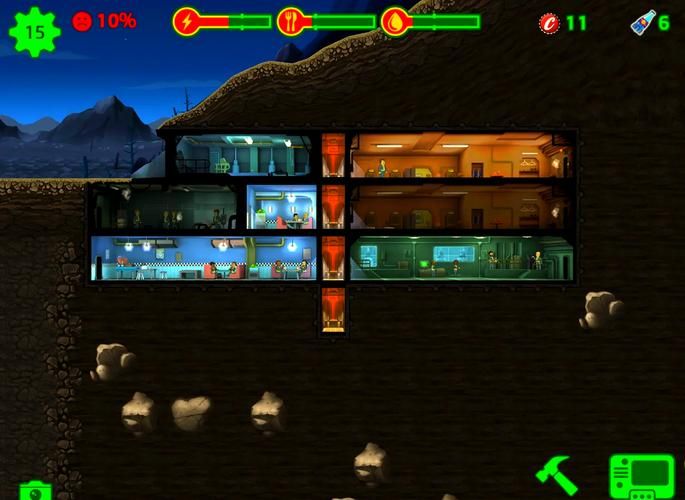The height and width of the screenshot is (500, 685).
Task: Open the Pip-Boy menu
Action: pos(641,477)
